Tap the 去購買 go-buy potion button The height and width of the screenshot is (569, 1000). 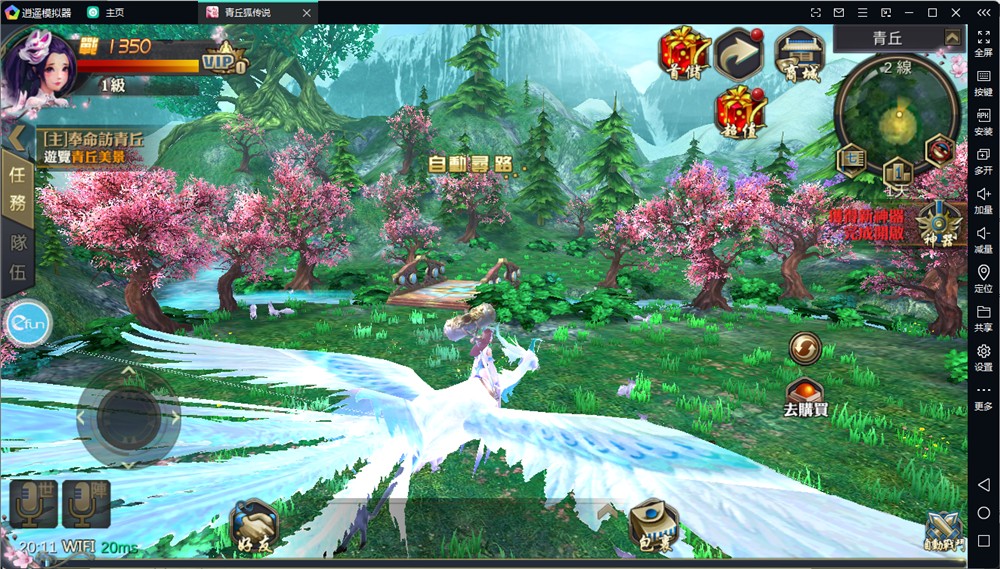[x=805, y=394]
